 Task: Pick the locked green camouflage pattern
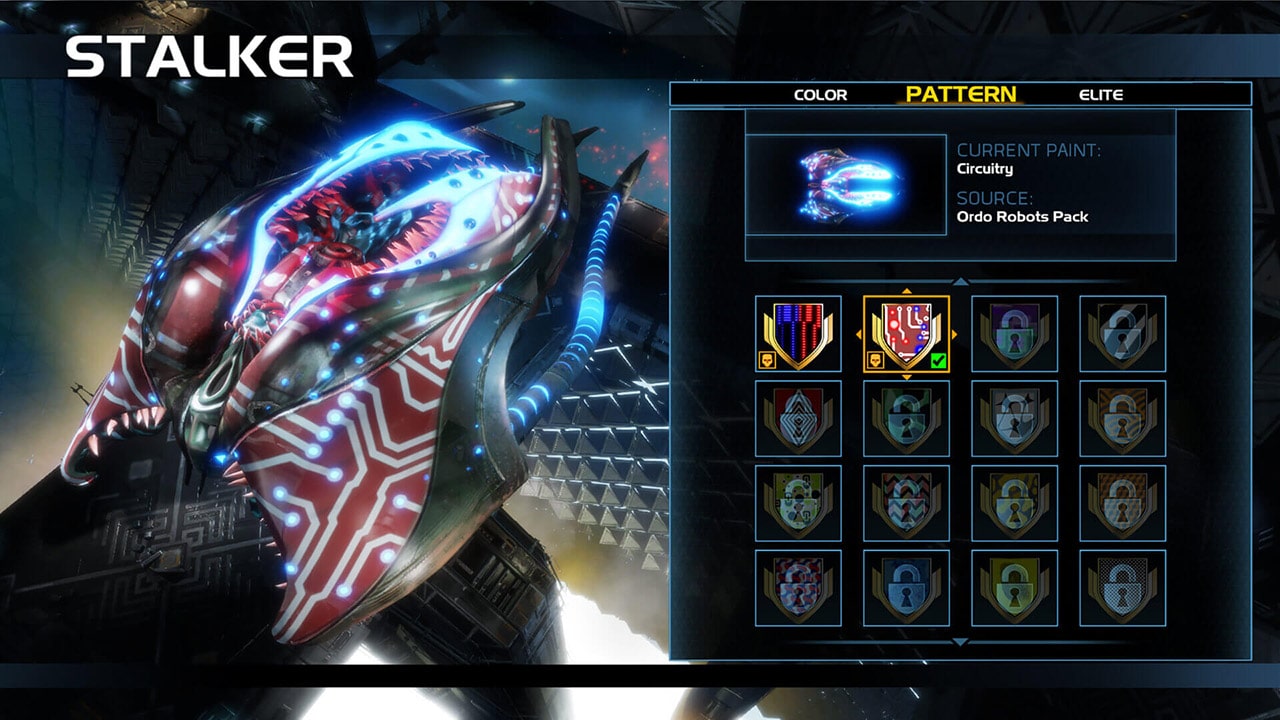(x=906, y=418)
